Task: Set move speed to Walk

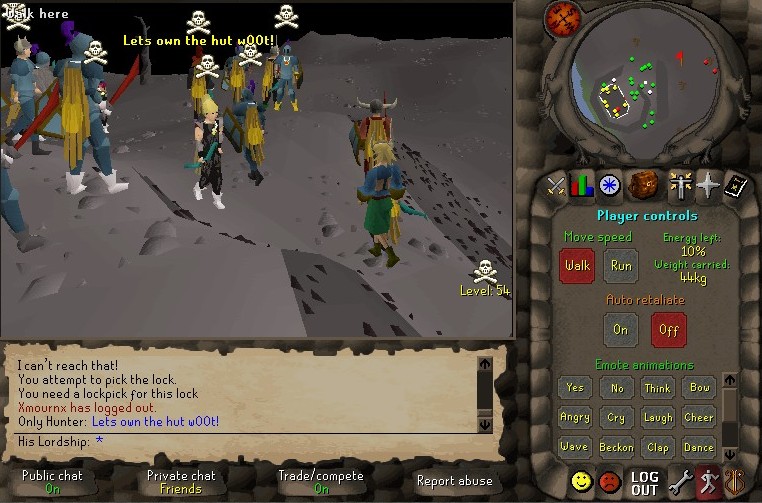Action: point(577,266)
